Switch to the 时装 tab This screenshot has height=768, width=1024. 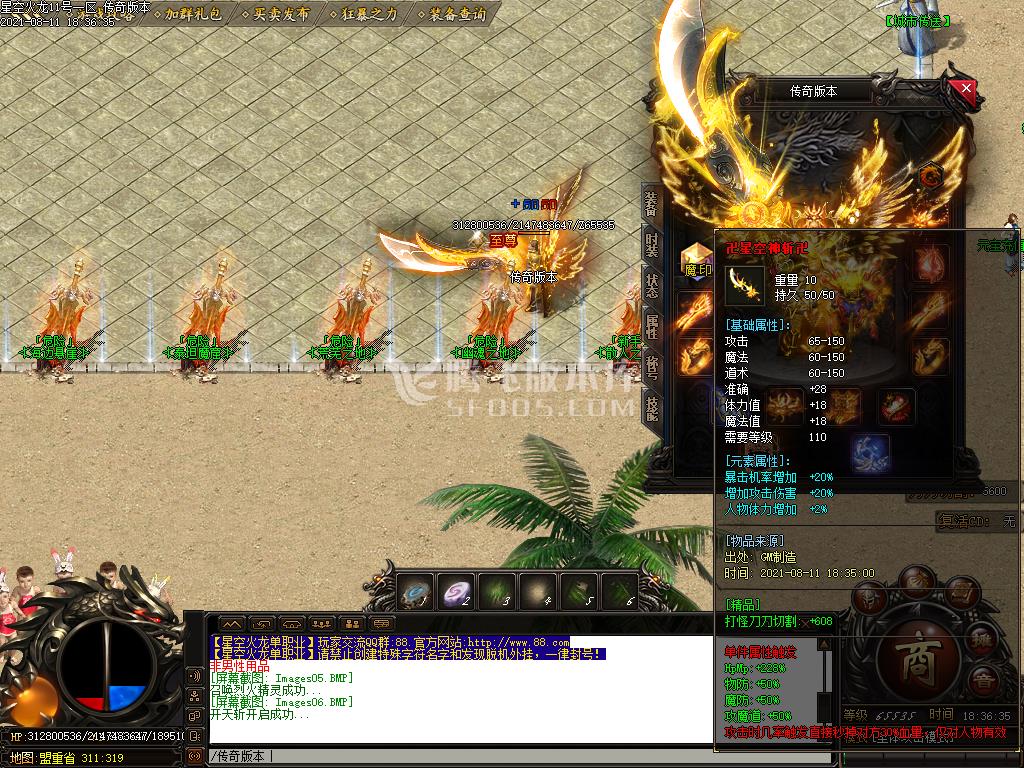click(651, 245)
